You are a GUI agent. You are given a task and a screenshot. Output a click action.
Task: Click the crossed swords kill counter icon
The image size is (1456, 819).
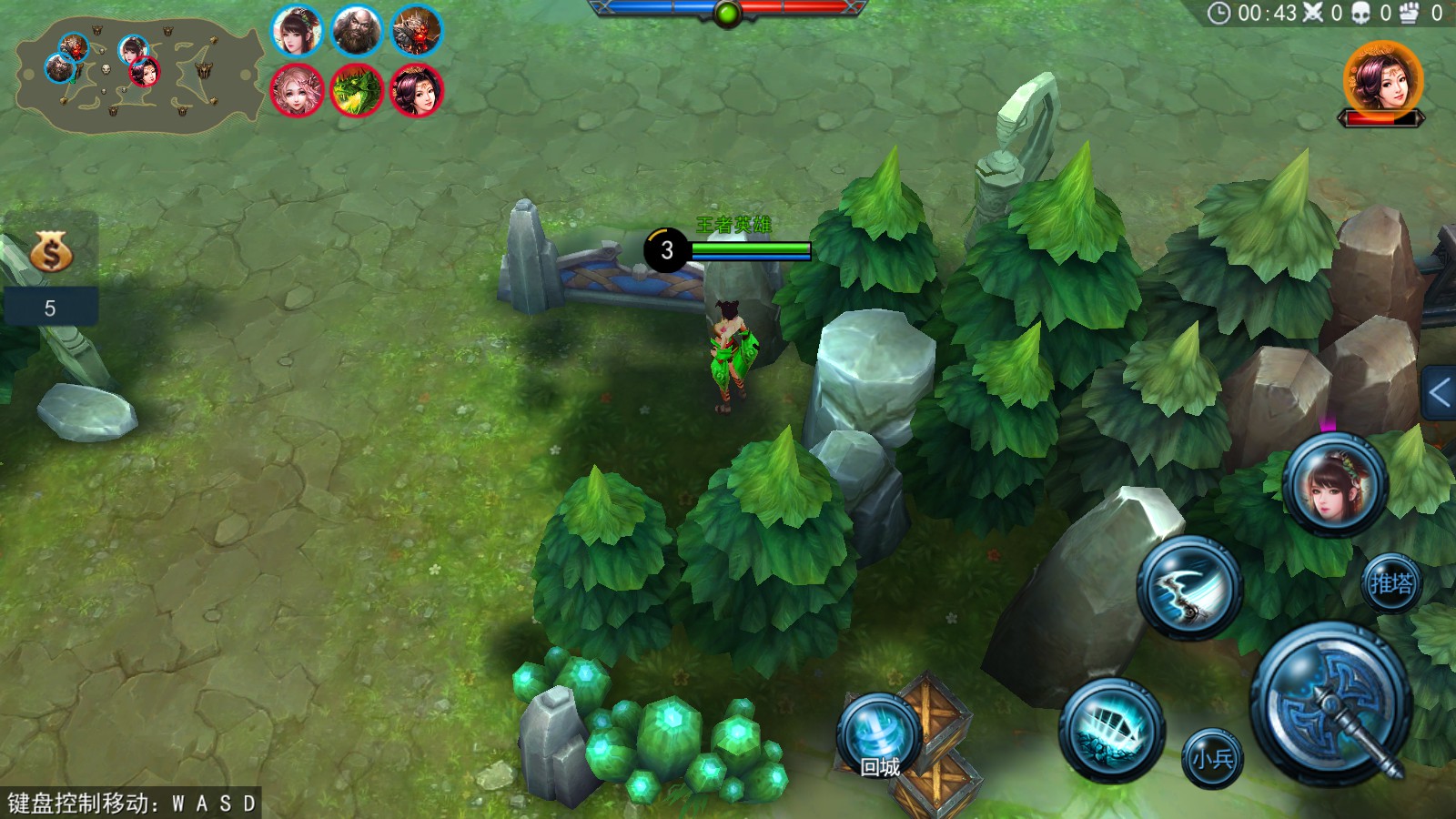click(1311, 12)
